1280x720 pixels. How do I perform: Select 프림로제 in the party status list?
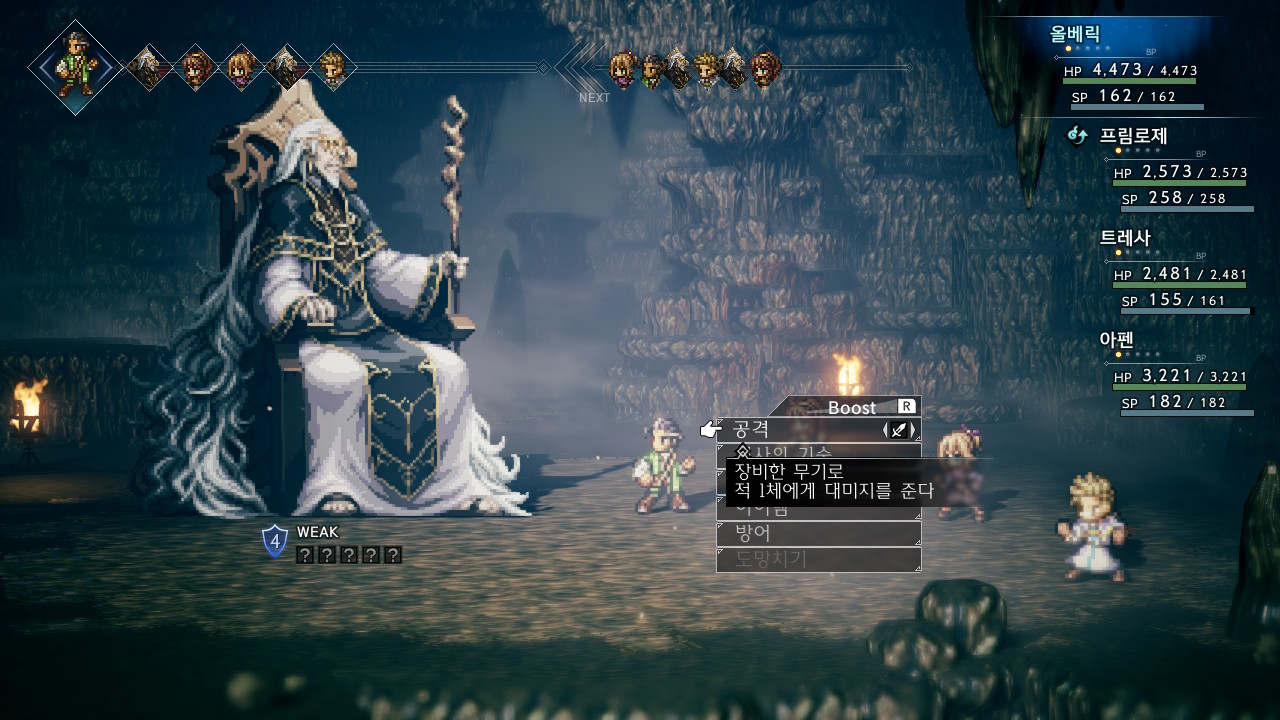point(1133,136)
